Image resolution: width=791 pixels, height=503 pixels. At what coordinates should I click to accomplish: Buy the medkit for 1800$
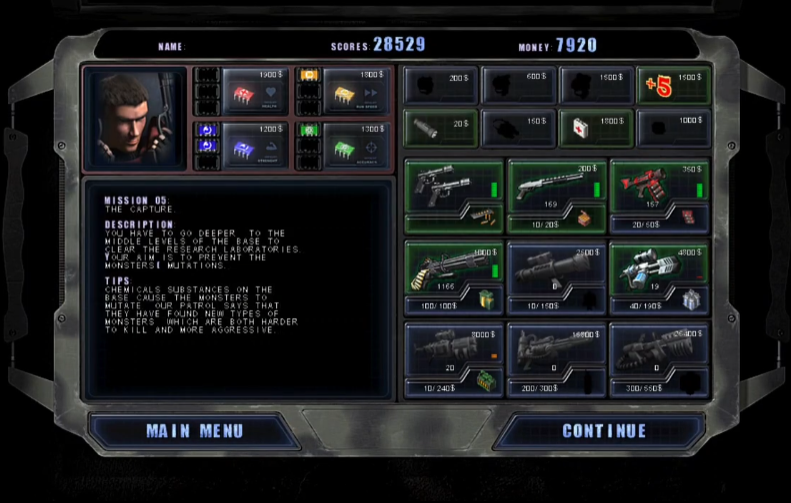coord(595,129)
